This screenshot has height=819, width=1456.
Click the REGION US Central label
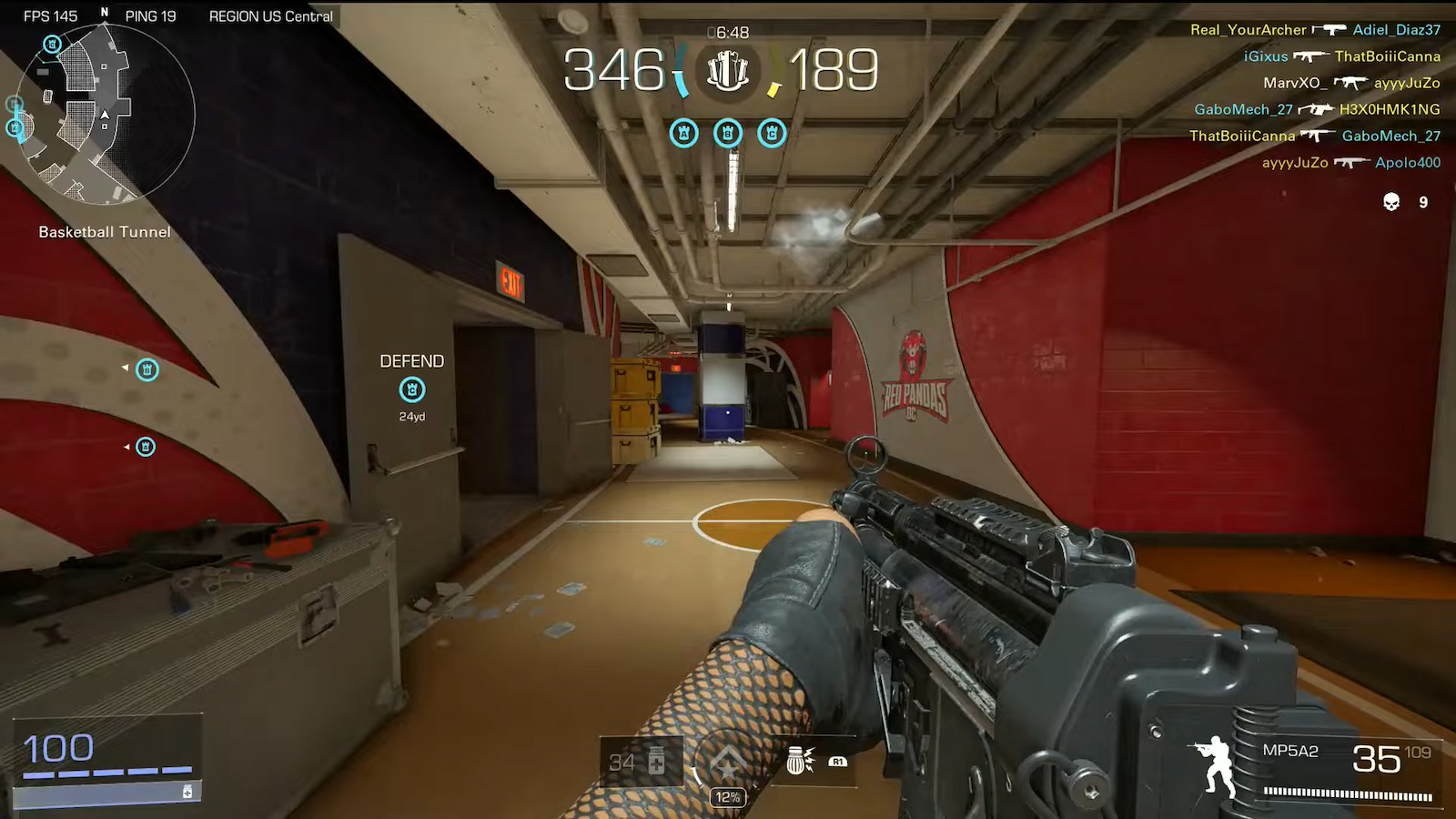270,15
